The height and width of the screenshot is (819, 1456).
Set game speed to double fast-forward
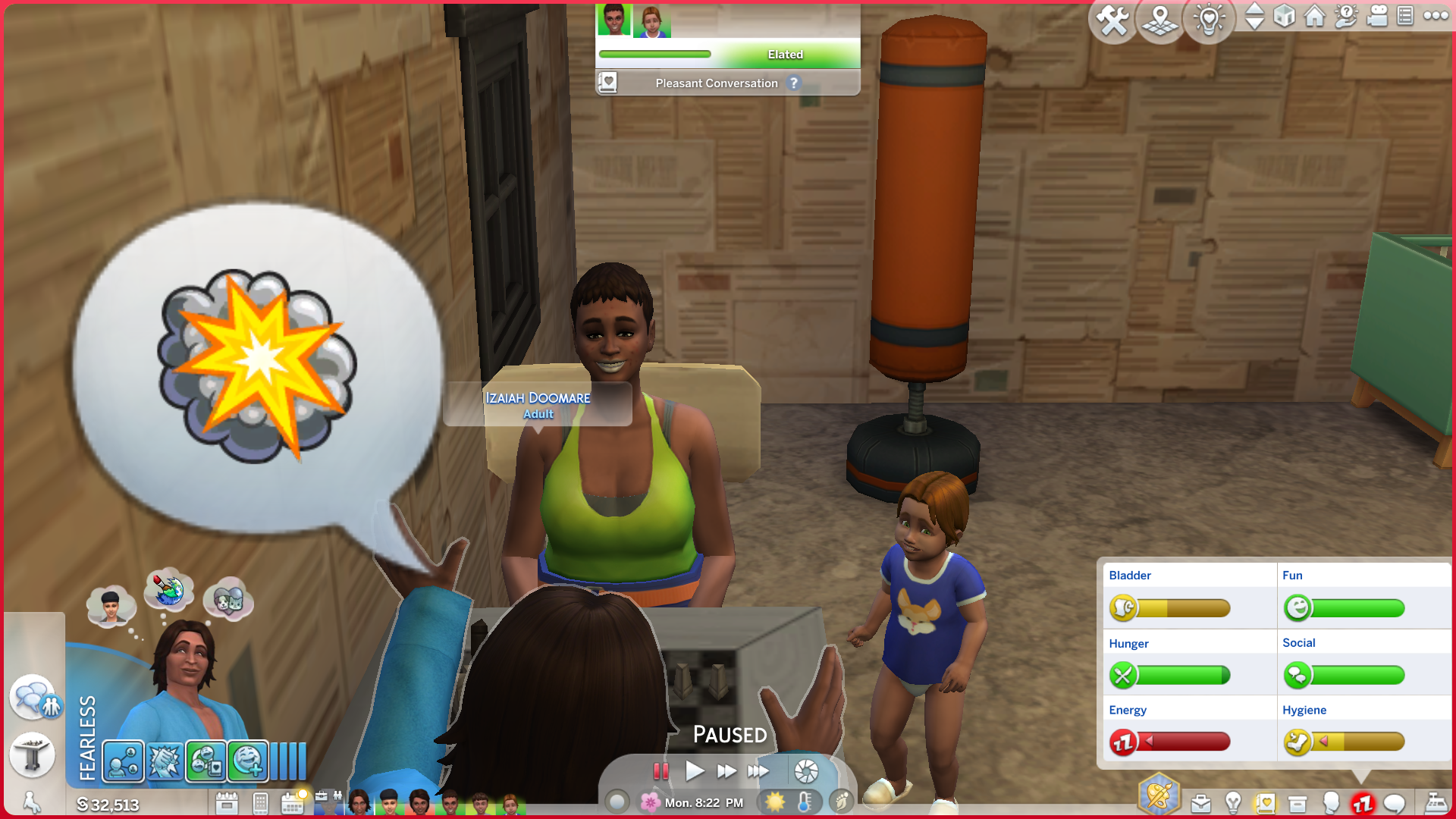pyautogui.click(x=726, y=771)
